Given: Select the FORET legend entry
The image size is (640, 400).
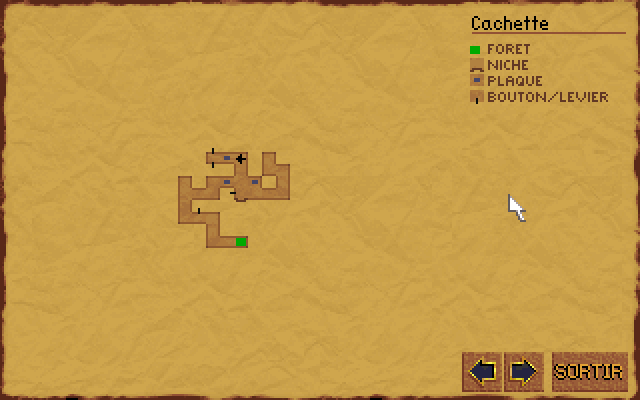Looking at the screenshot, I should 508,49.
